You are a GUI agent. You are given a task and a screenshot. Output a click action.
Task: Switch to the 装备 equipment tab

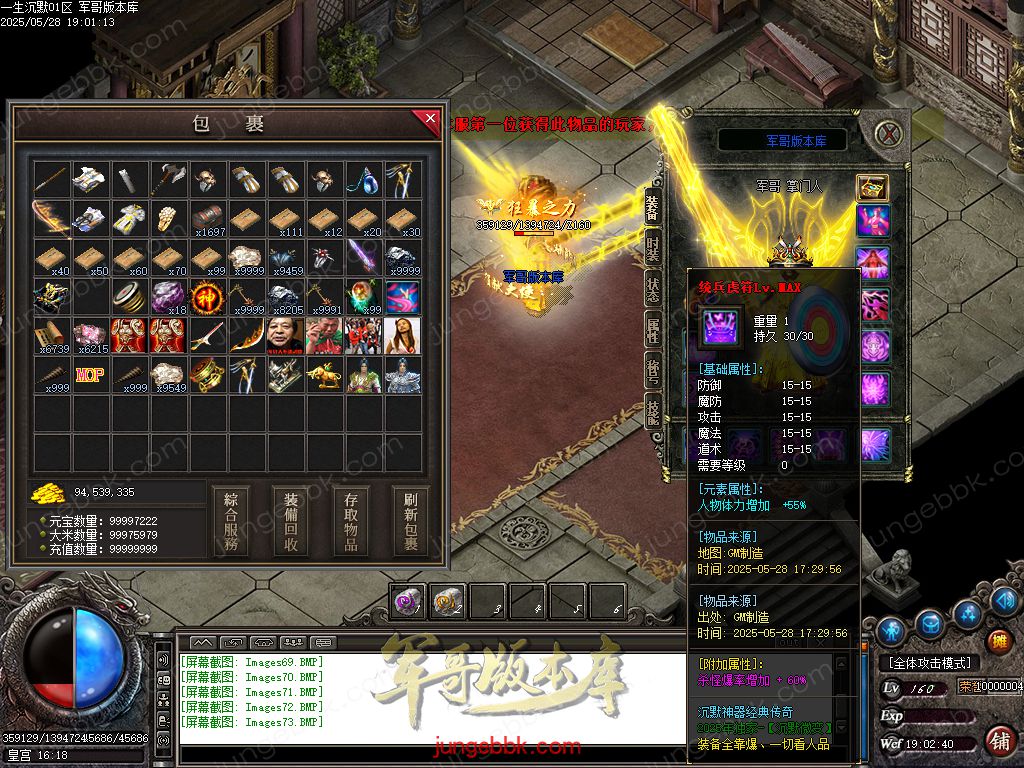(652, 207)
